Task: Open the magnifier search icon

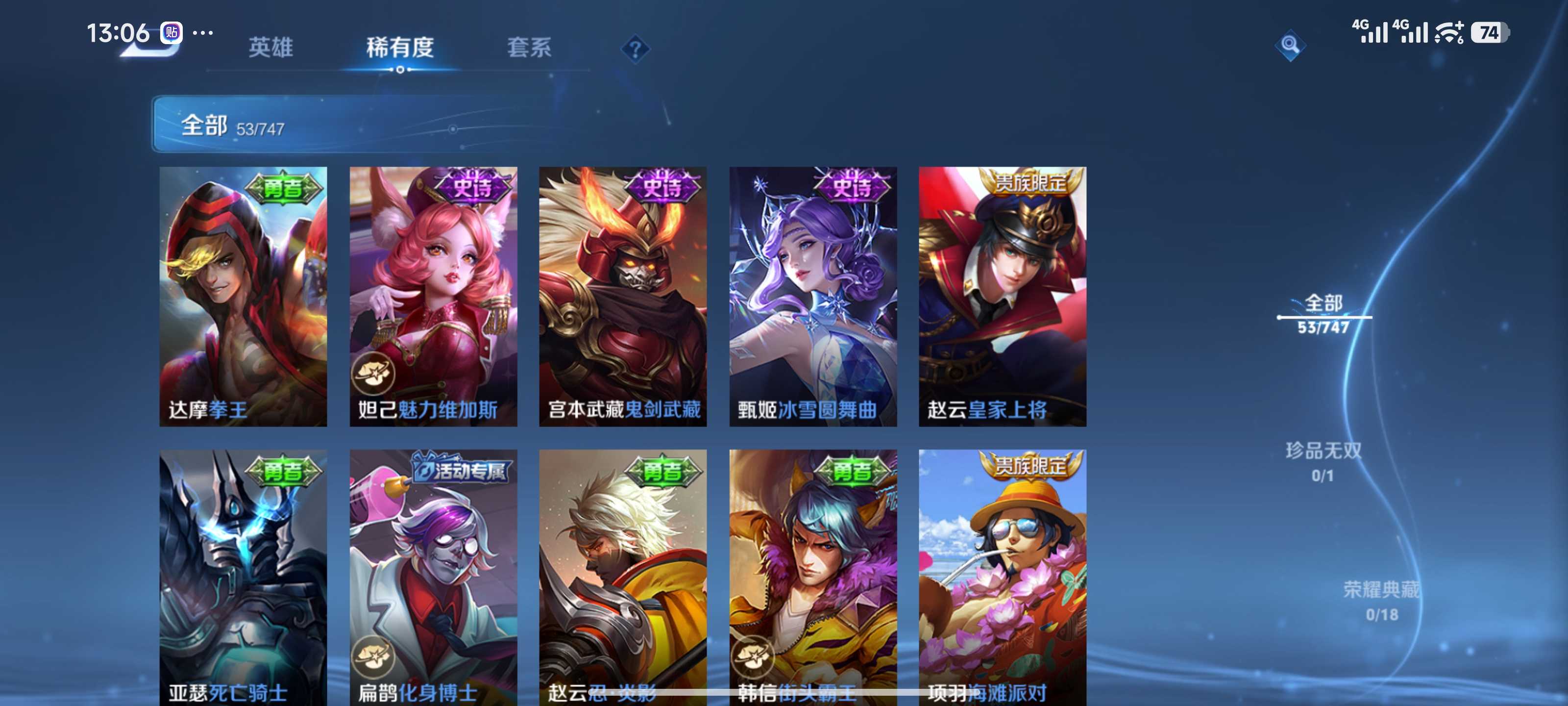Action: [1289, 45]
